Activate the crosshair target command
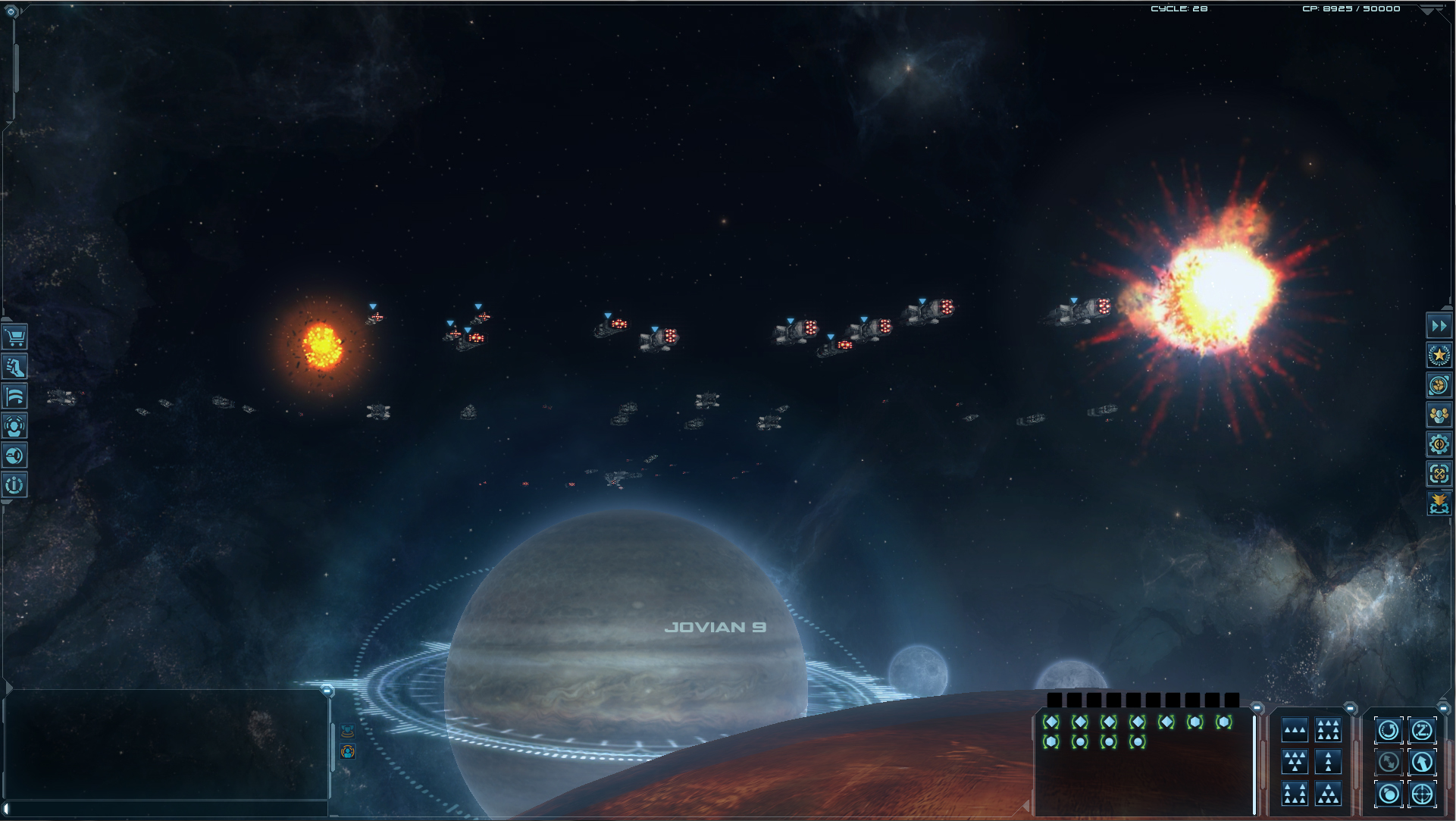 [x=1422, y=794]
